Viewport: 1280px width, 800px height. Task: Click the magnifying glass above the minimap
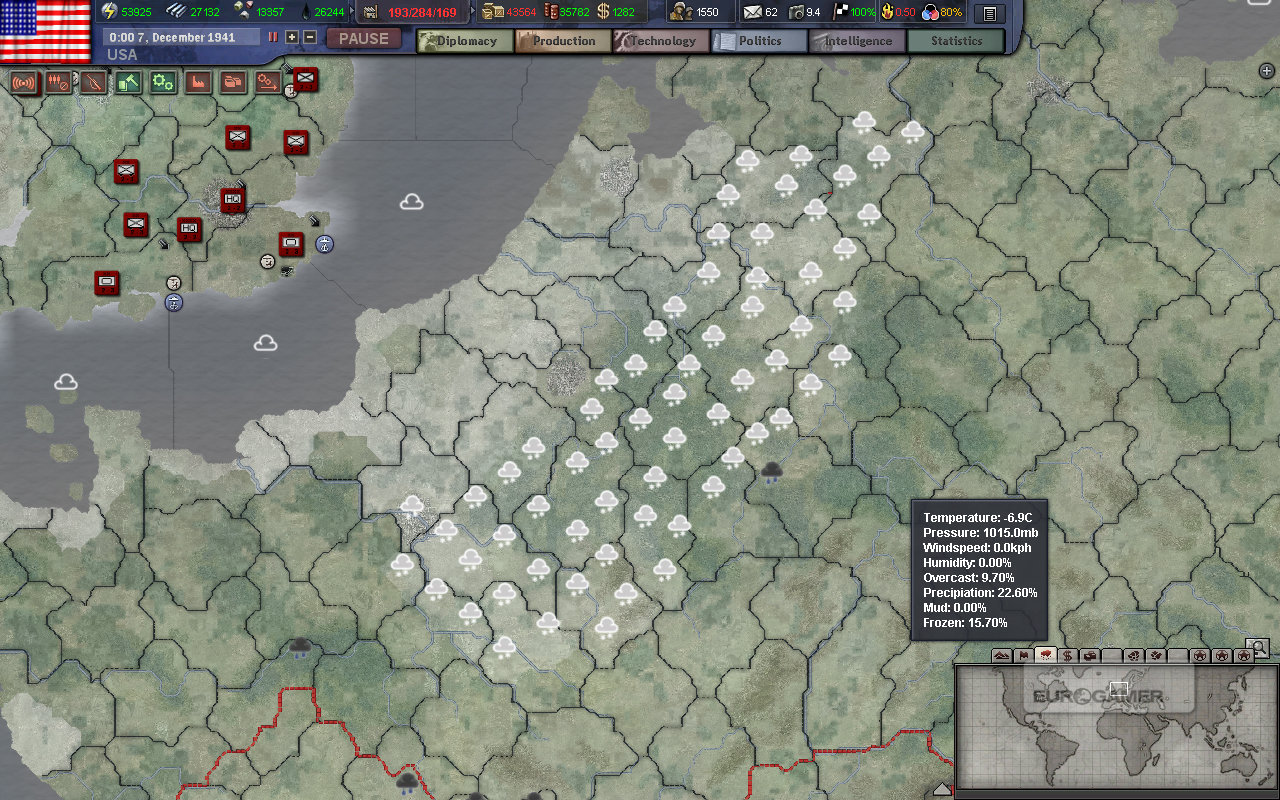1257,648
